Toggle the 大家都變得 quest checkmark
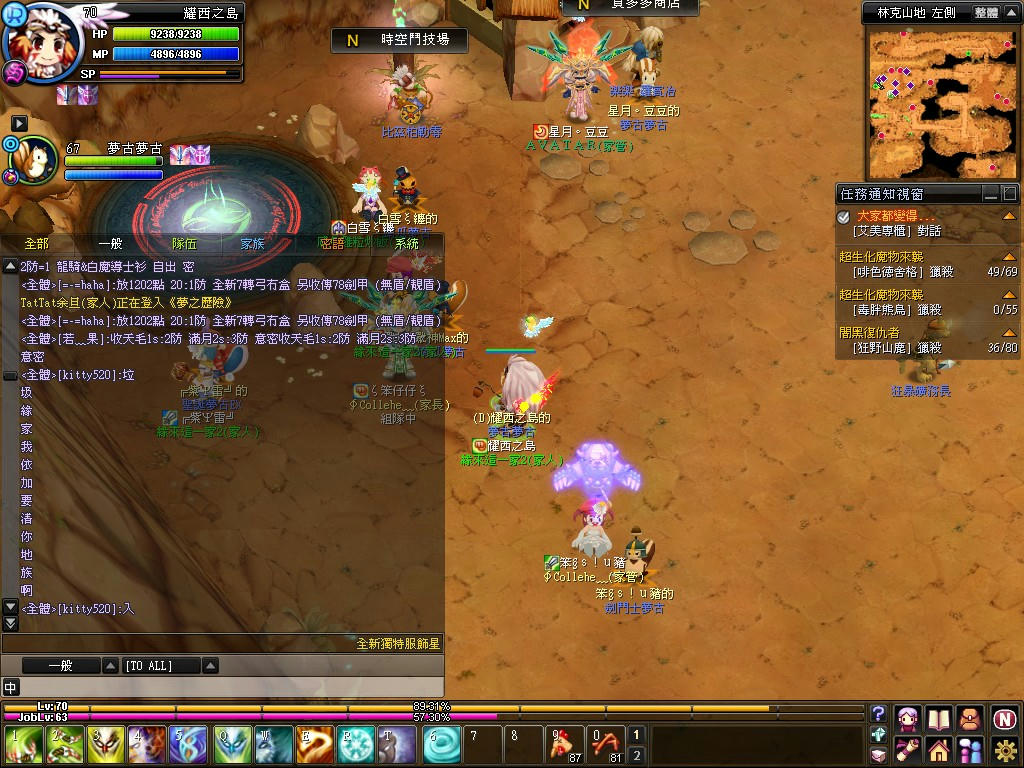1024x768 pixels. pyautogui.click(x=844, y=217)
